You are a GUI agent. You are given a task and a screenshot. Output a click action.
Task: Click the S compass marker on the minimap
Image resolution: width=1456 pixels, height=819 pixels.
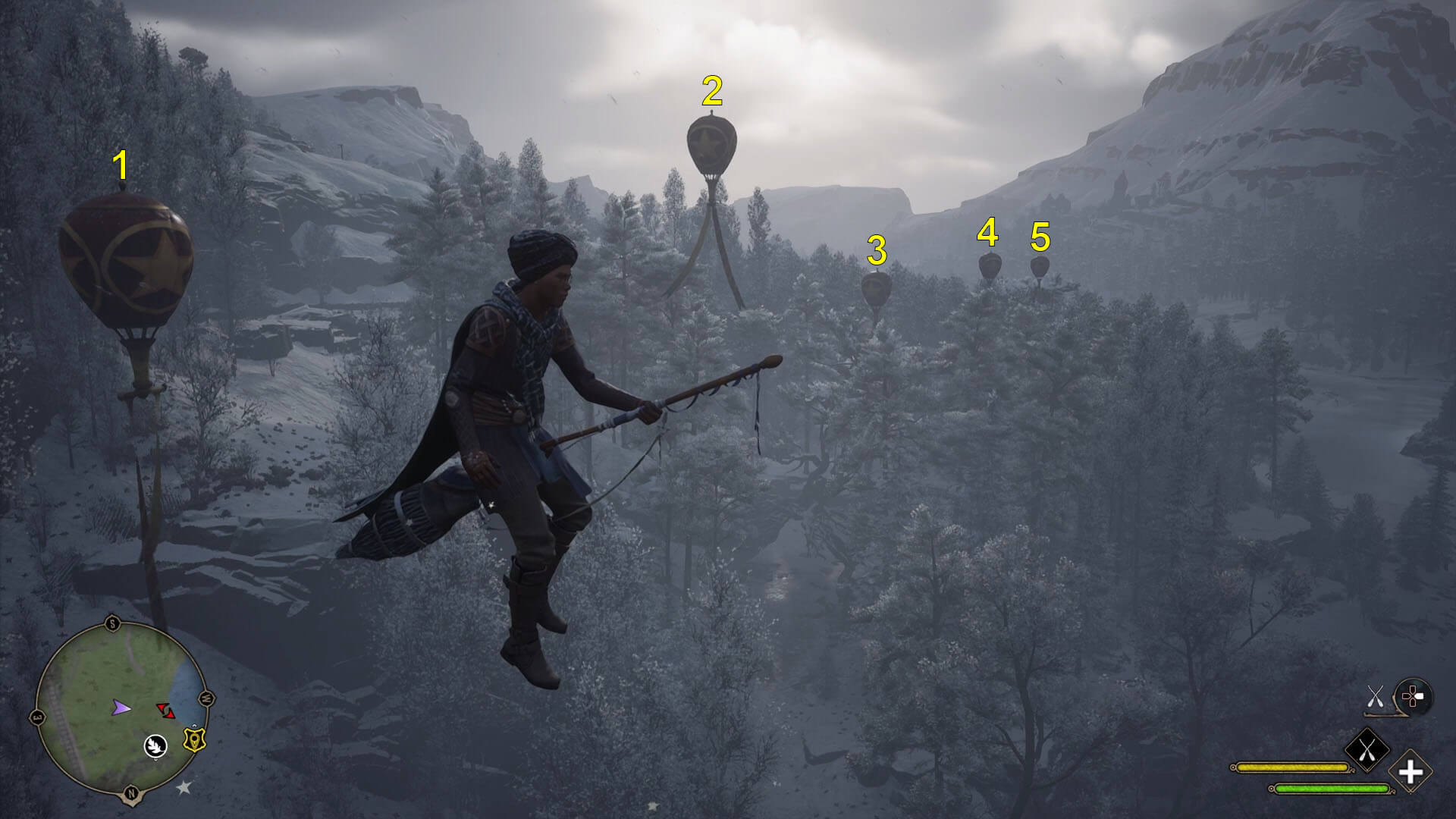111,622
